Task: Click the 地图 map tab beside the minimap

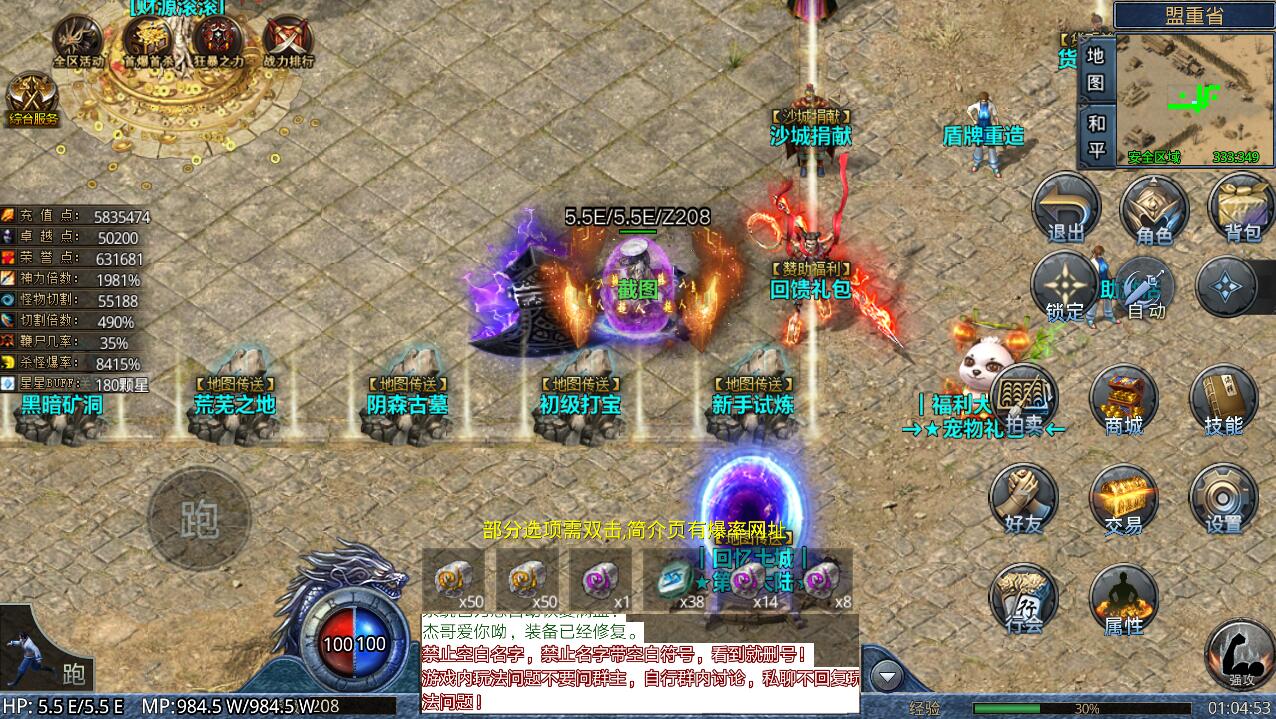Action: (1096, 69)
